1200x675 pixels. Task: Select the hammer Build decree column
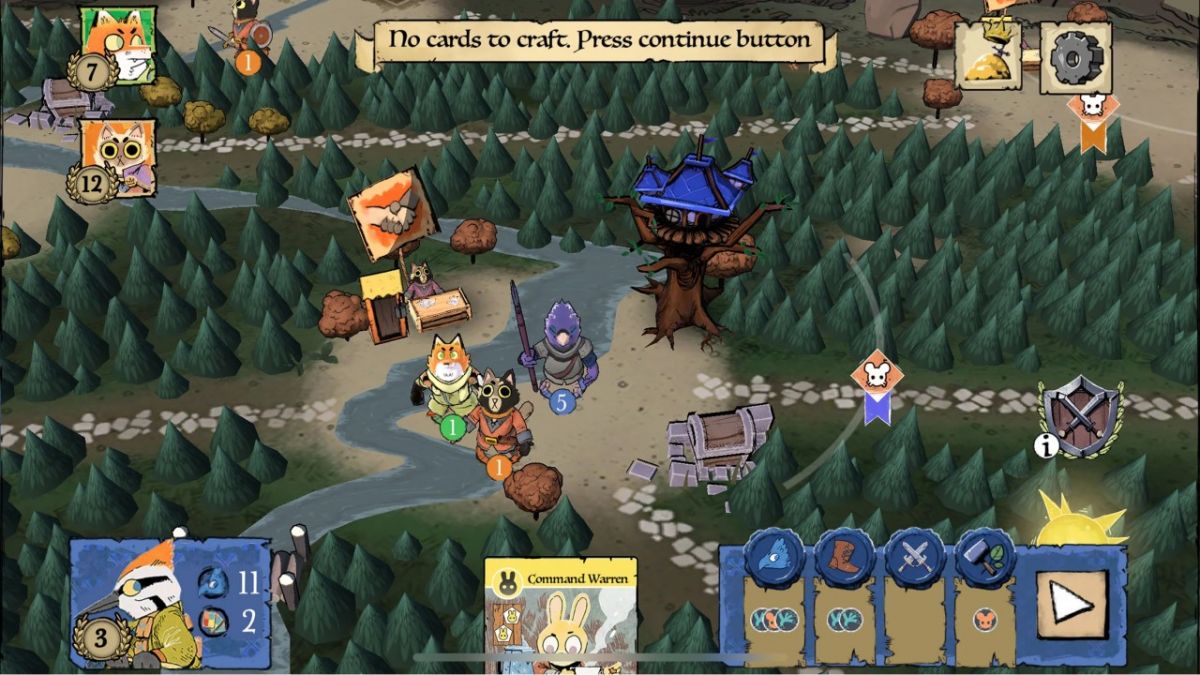pos(985,600)
